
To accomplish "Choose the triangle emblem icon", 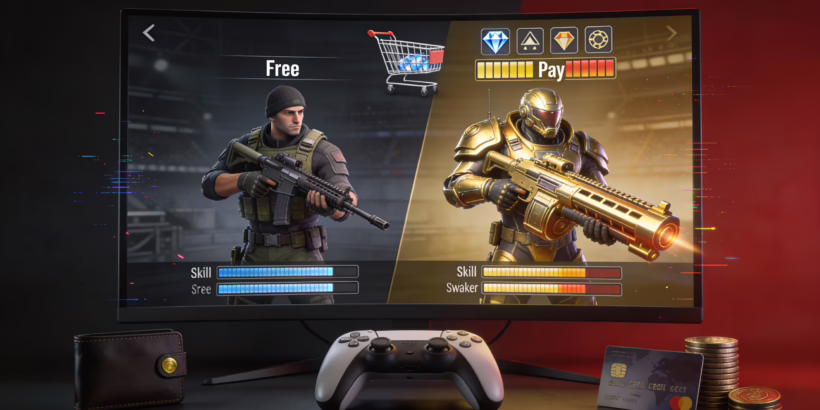I will point(530,41).
